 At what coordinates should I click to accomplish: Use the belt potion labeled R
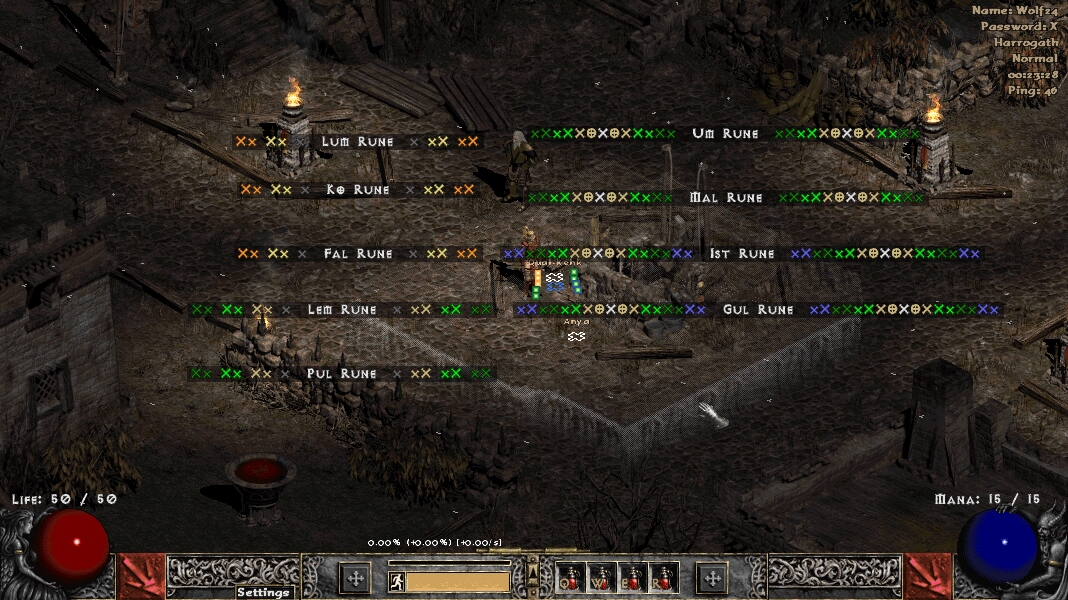pos(664,577)
